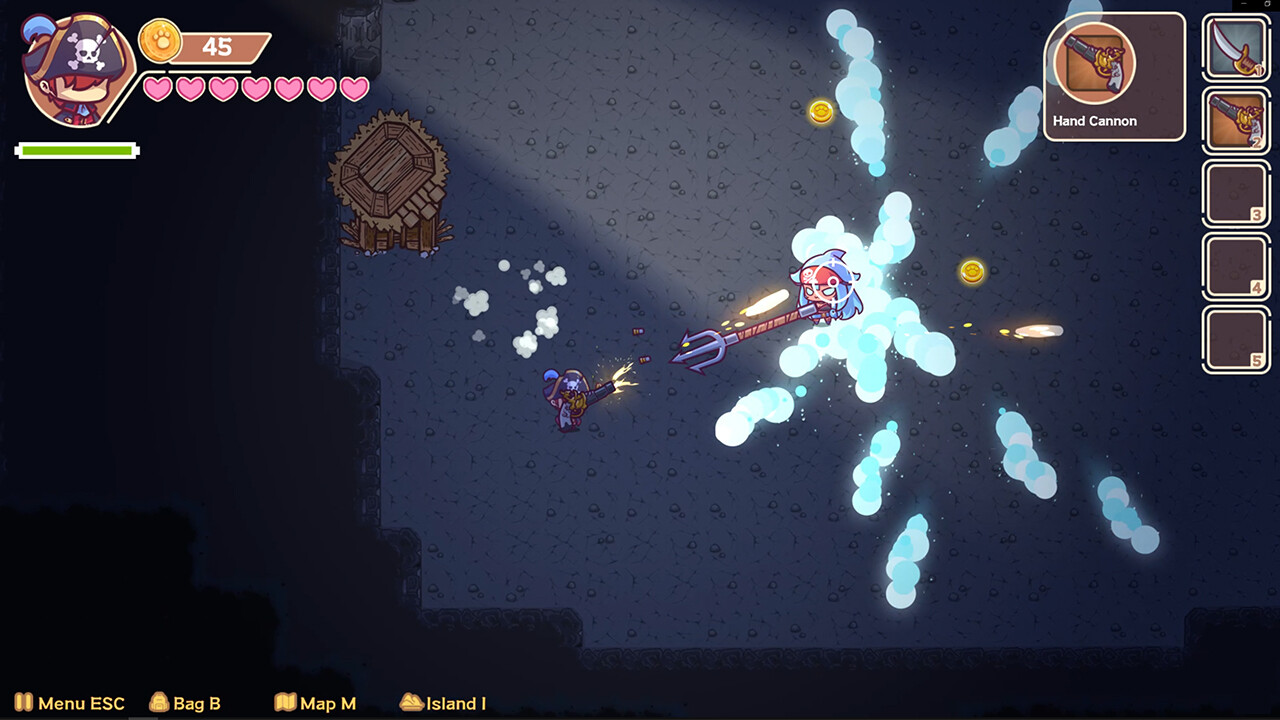
Task: Choose empty hotbar slot 4
Action: pyautogui.click(x=1236, y=267)
